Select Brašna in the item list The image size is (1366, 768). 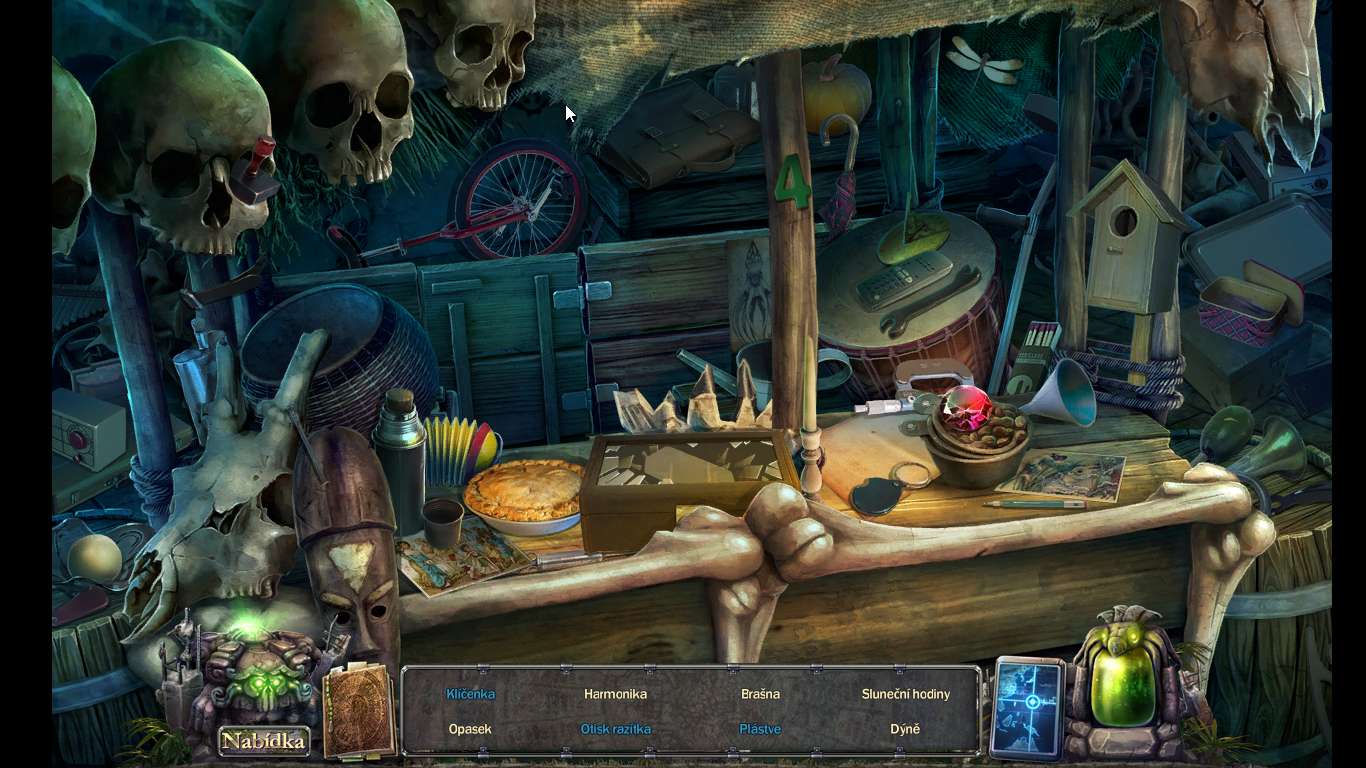[760, 694]
